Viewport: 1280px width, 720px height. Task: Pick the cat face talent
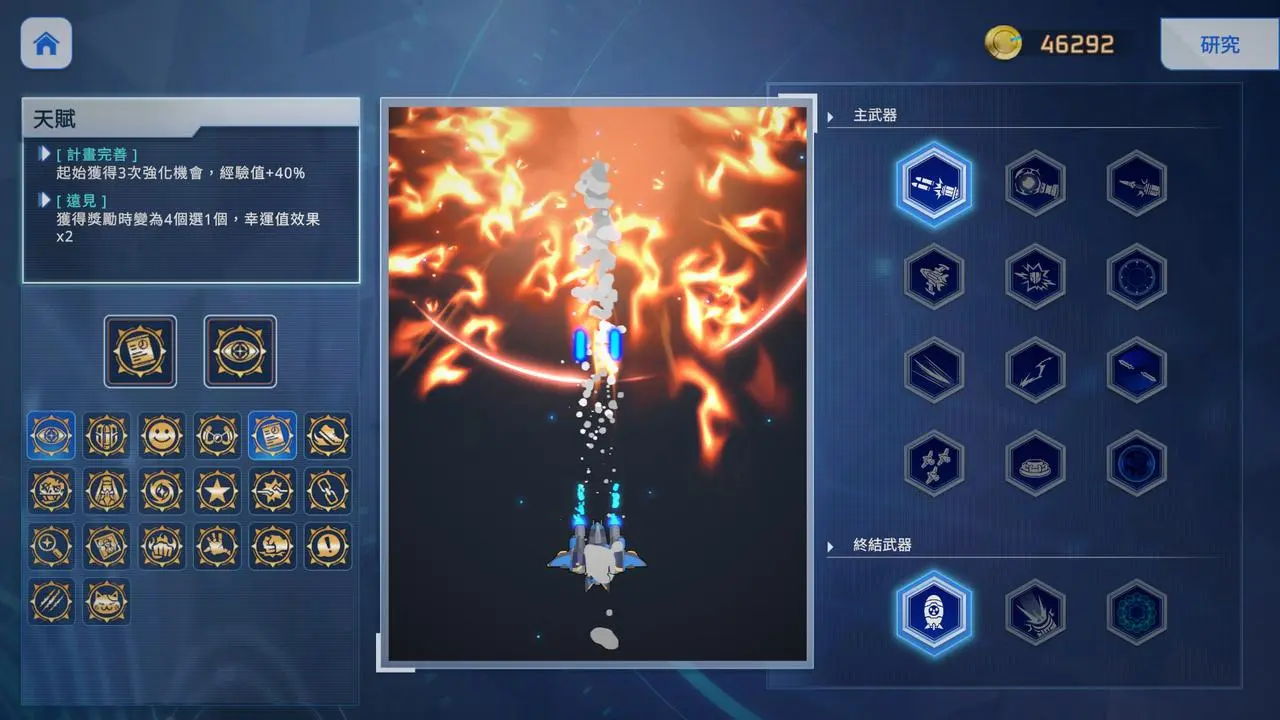click(106, 601)
